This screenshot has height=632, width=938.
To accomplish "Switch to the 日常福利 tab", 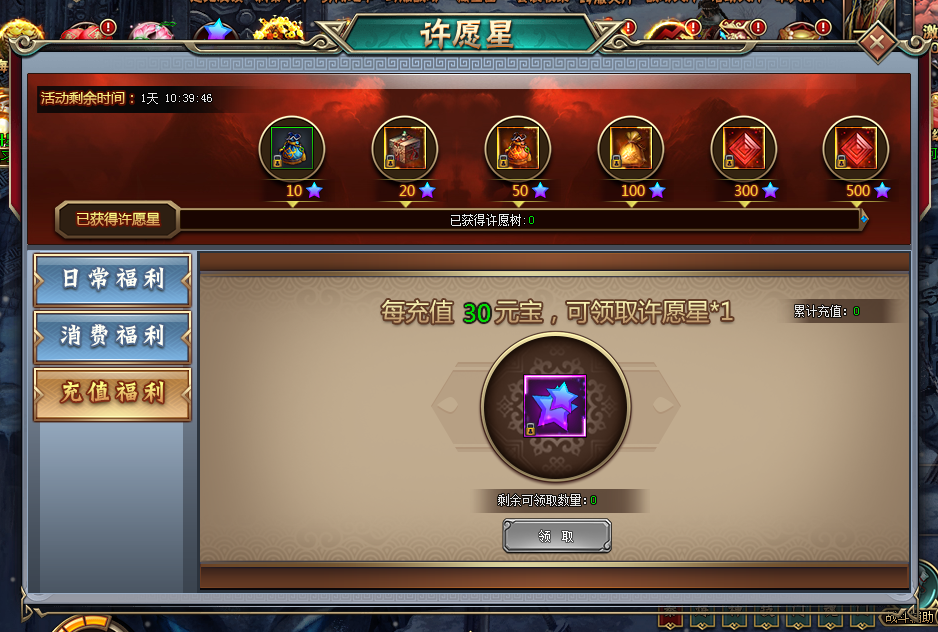I will pos(112,279).
